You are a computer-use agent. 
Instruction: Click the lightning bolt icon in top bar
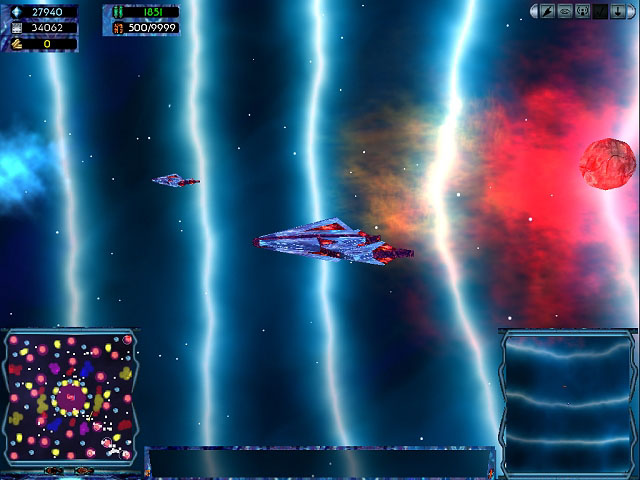548,11
